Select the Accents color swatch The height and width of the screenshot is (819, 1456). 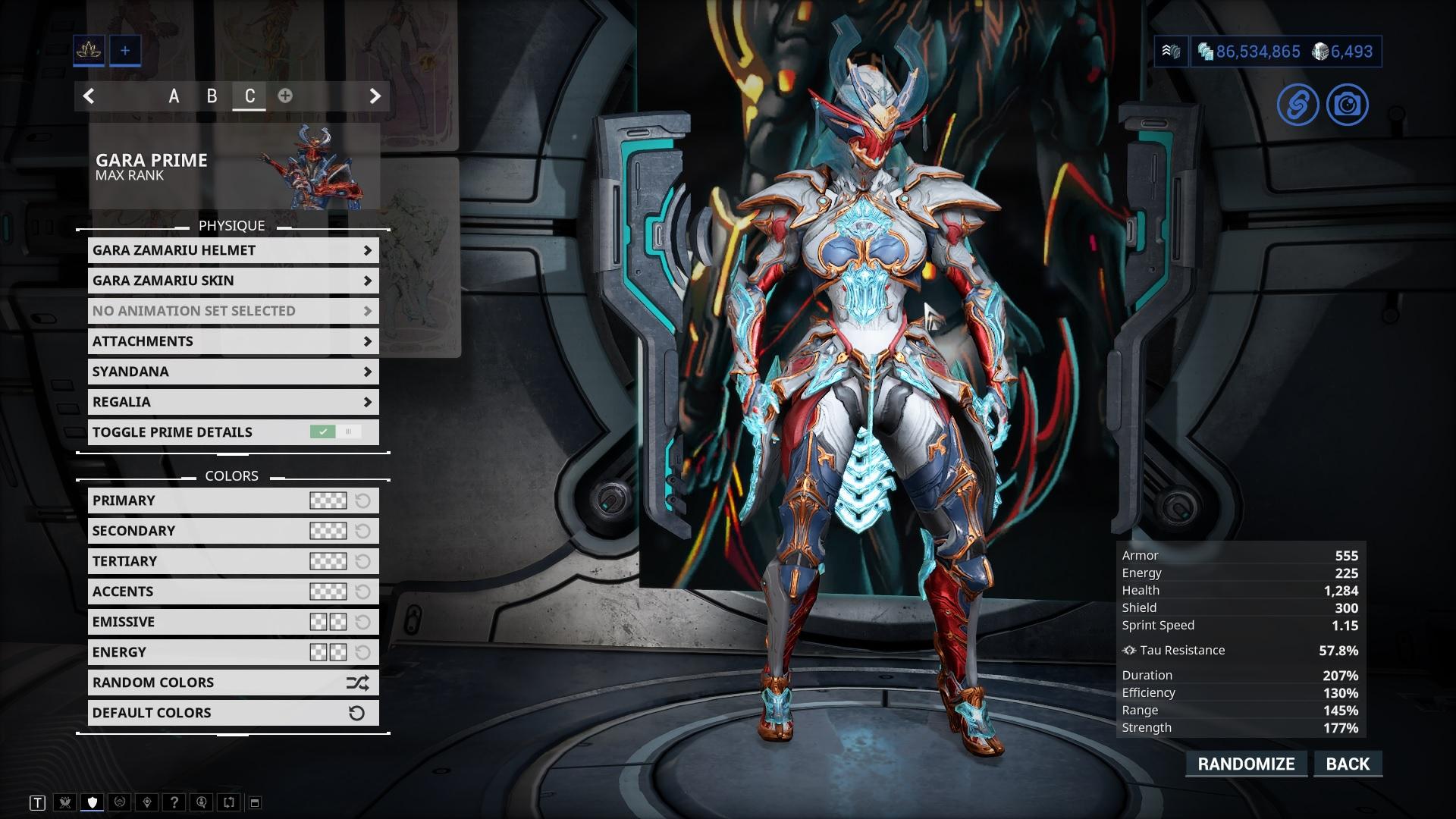click(328, 591)
